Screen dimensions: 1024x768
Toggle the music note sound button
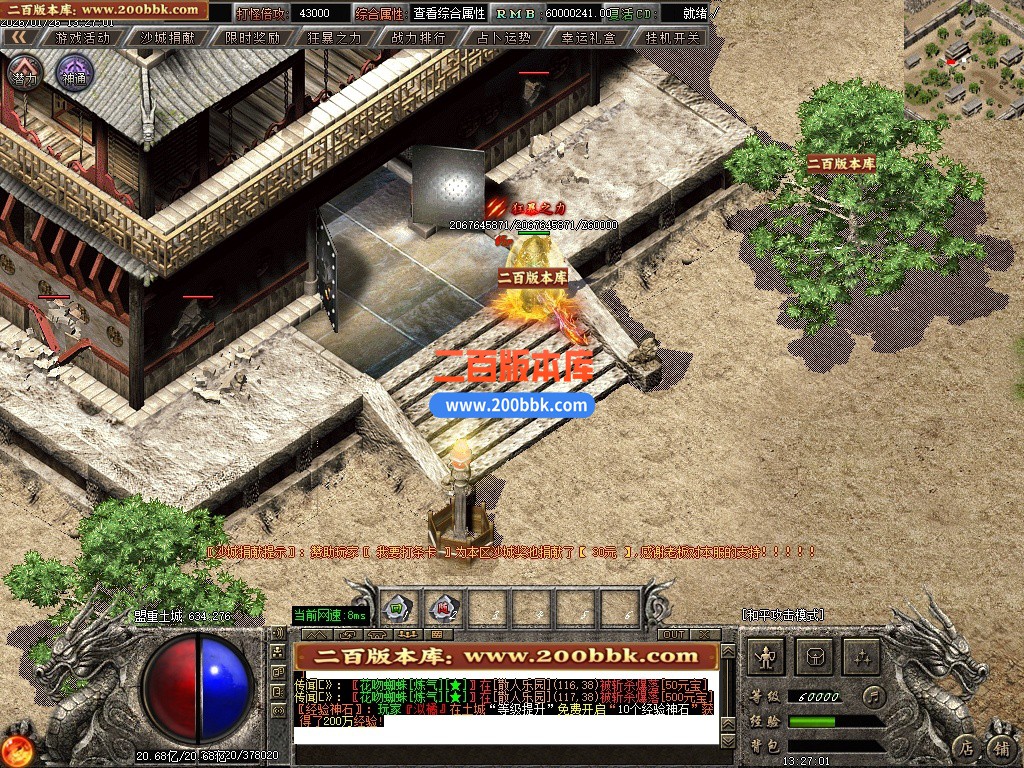pos(873,694)
